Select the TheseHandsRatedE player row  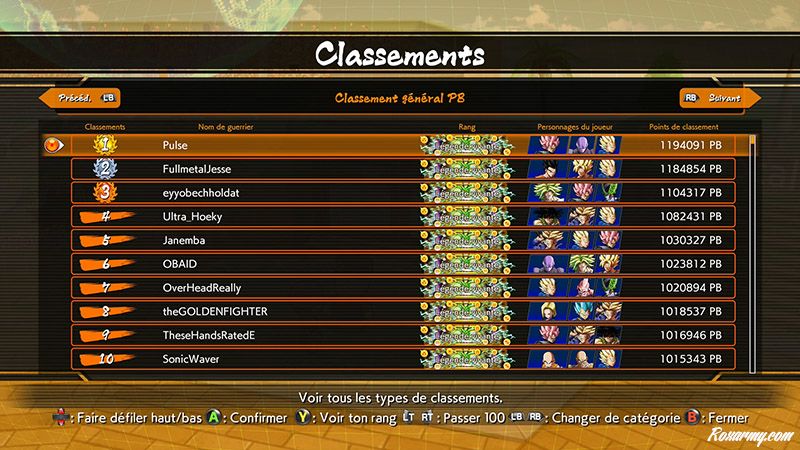pos(400,335)
